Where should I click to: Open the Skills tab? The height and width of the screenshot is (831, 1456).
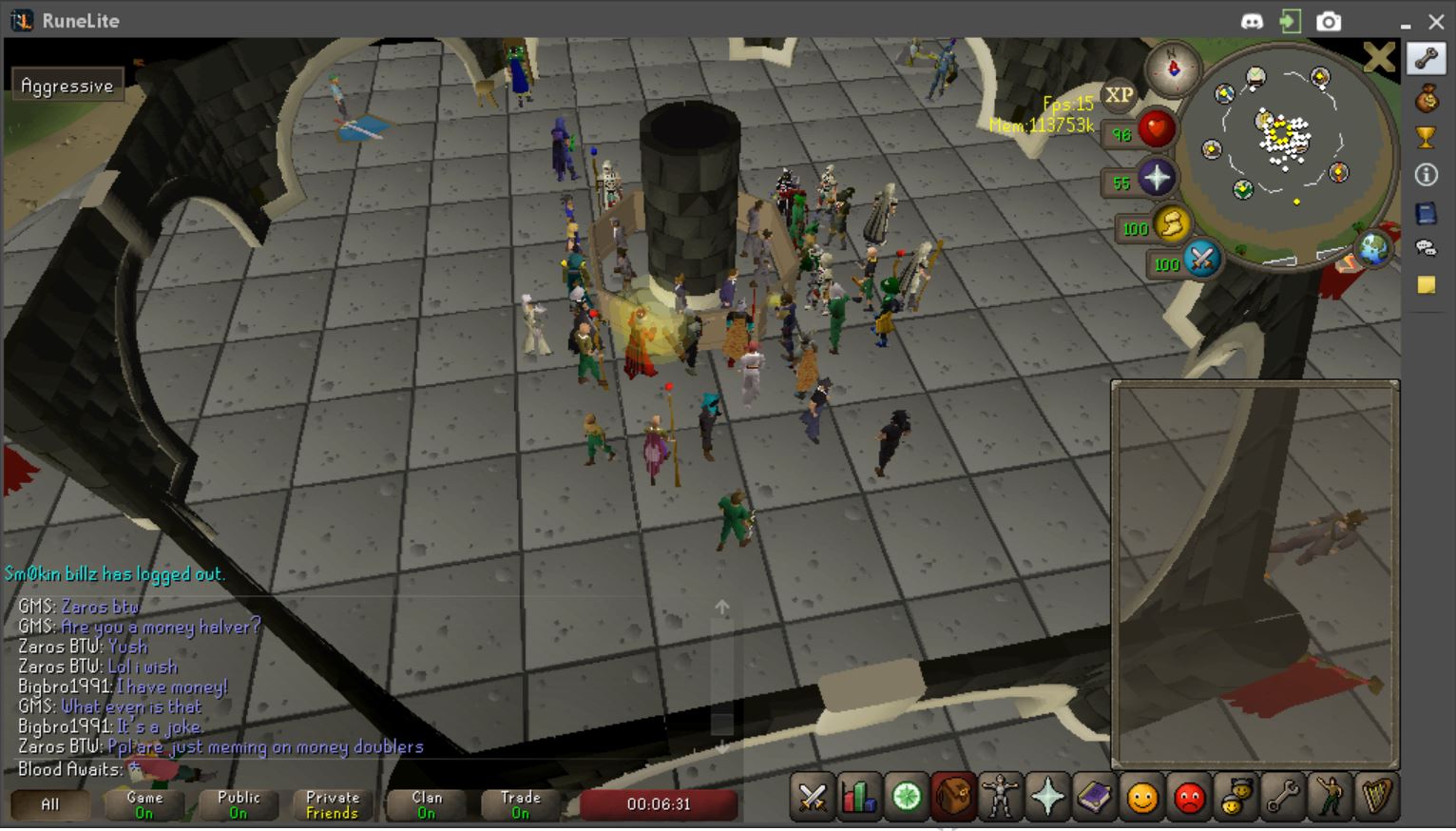coord(857,797)
